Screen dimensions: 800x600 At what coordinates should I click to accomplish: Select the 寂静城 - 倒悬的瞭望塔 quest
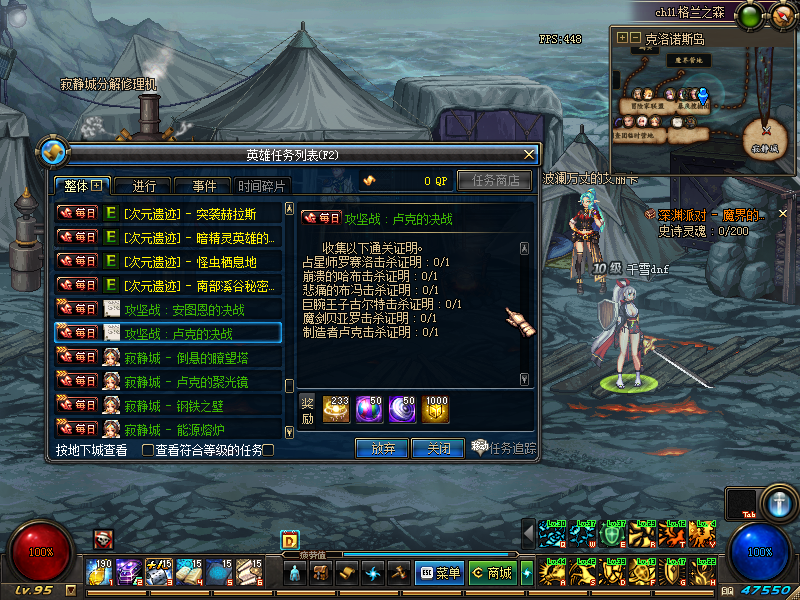[168, 357]
